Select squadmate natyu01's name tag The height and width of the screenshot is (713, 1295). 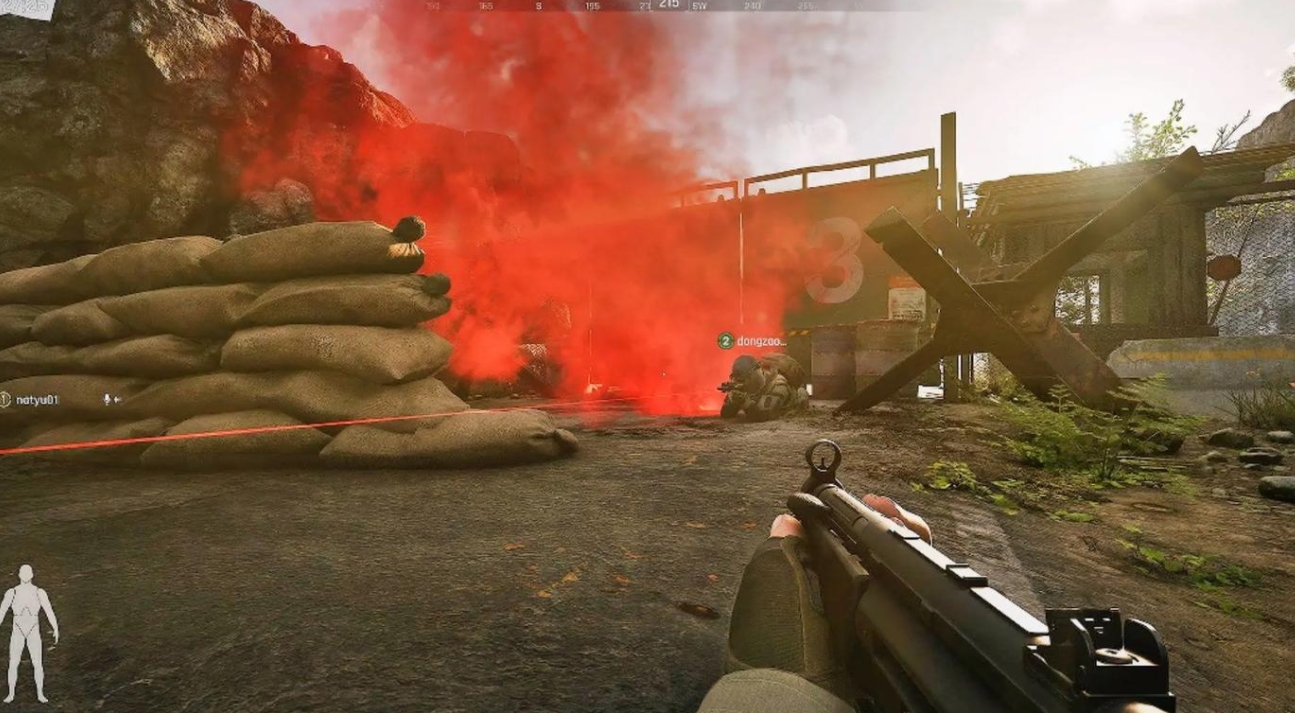37,400
